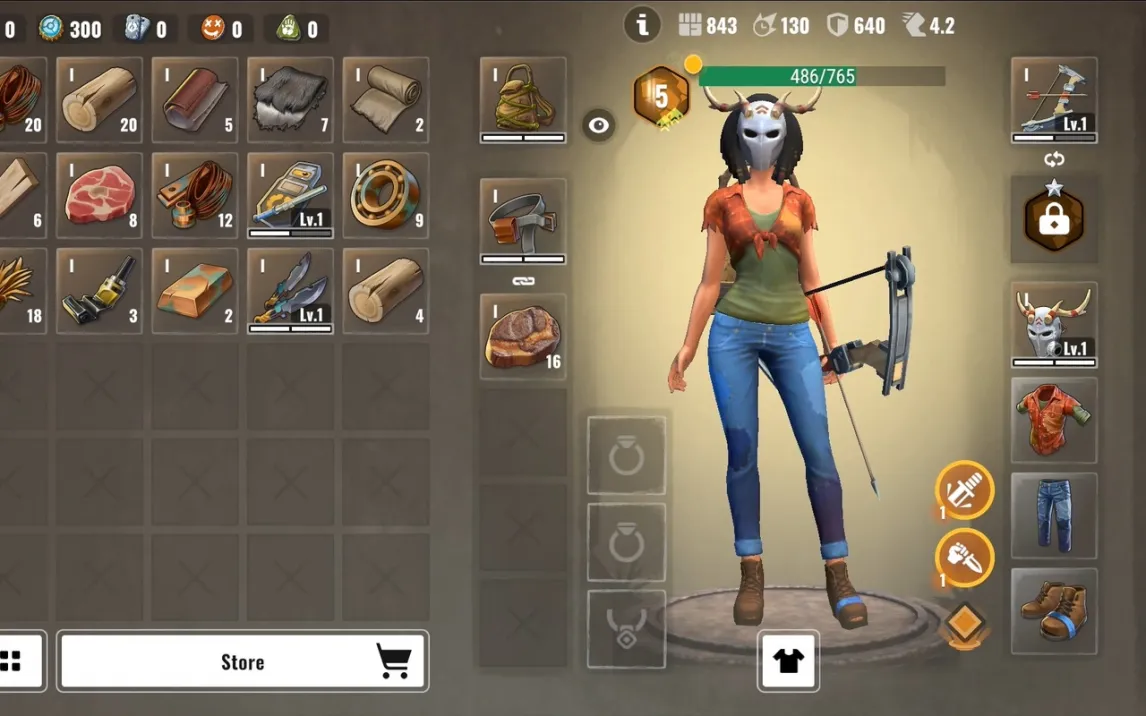This screenshot has height=716, width=1146.
Task: Open the character info button
Action: (x=642, y=26)
